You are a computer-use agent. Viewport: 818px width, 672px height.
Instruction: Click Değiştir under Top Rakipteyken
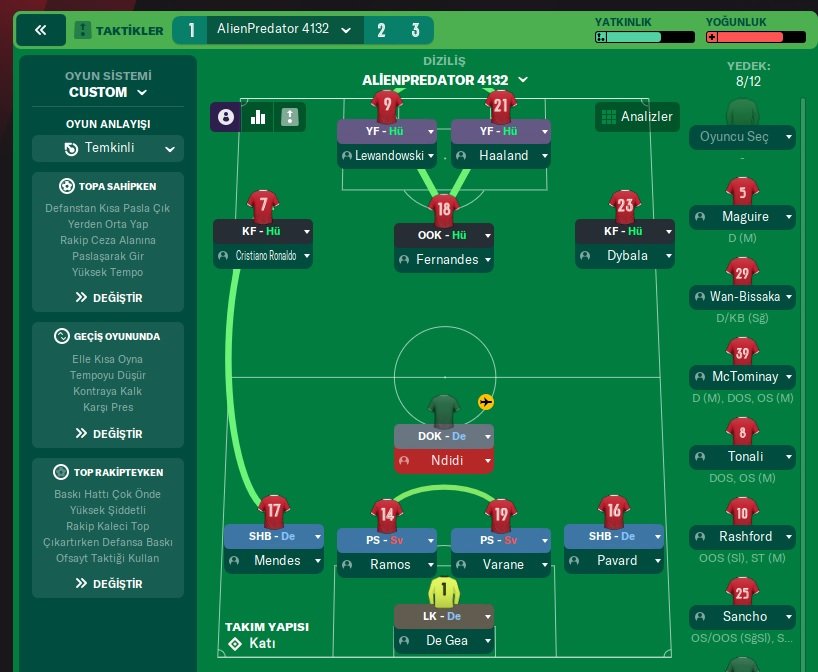[x=108, y=583]
